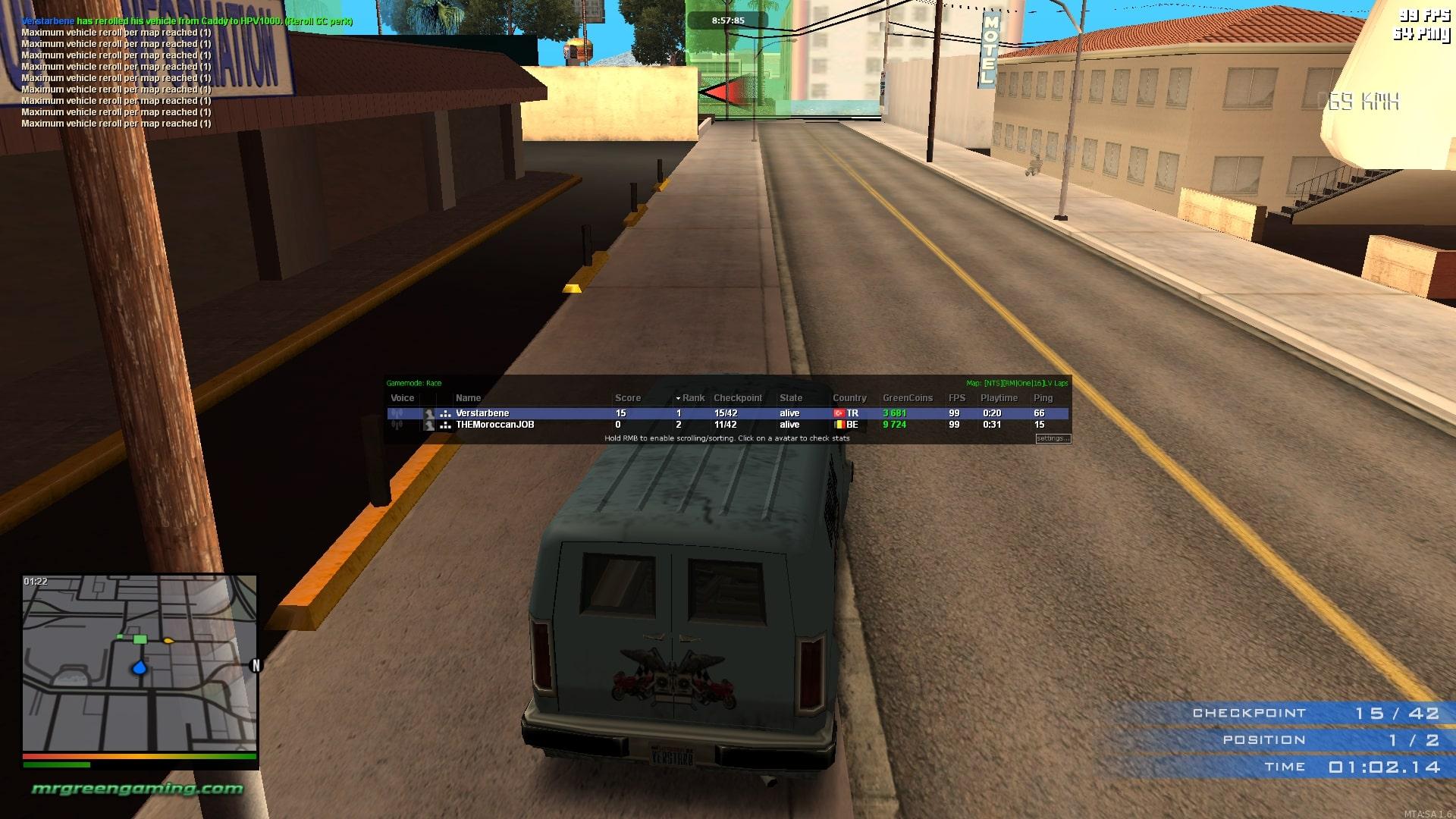This screenshot has width=1456, height=819.
Task: Click the Rank column header
Action: (x=692, y=398)
